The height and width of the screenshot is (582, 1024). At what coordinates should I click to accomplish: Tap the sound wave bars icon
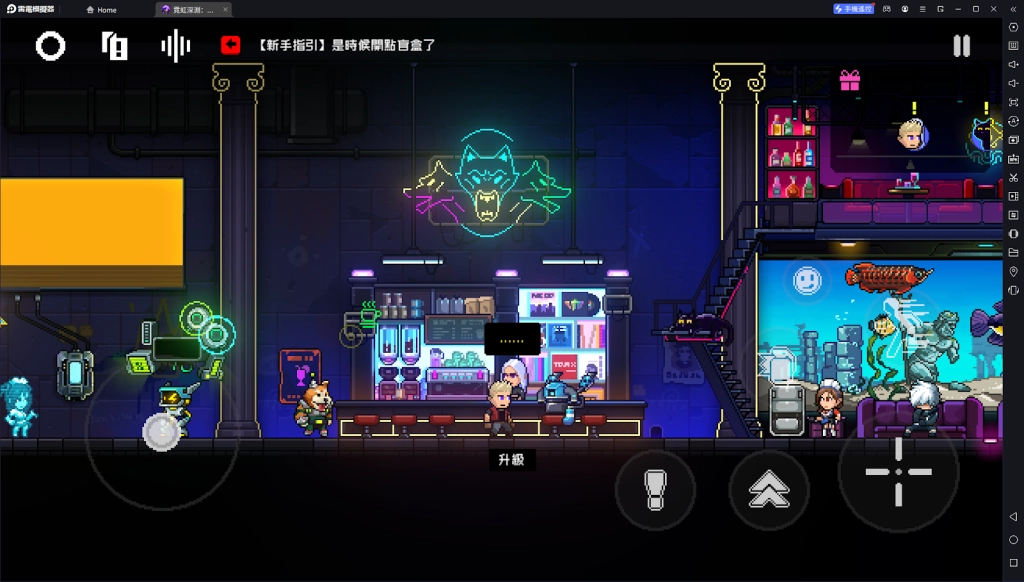point(176,46)
